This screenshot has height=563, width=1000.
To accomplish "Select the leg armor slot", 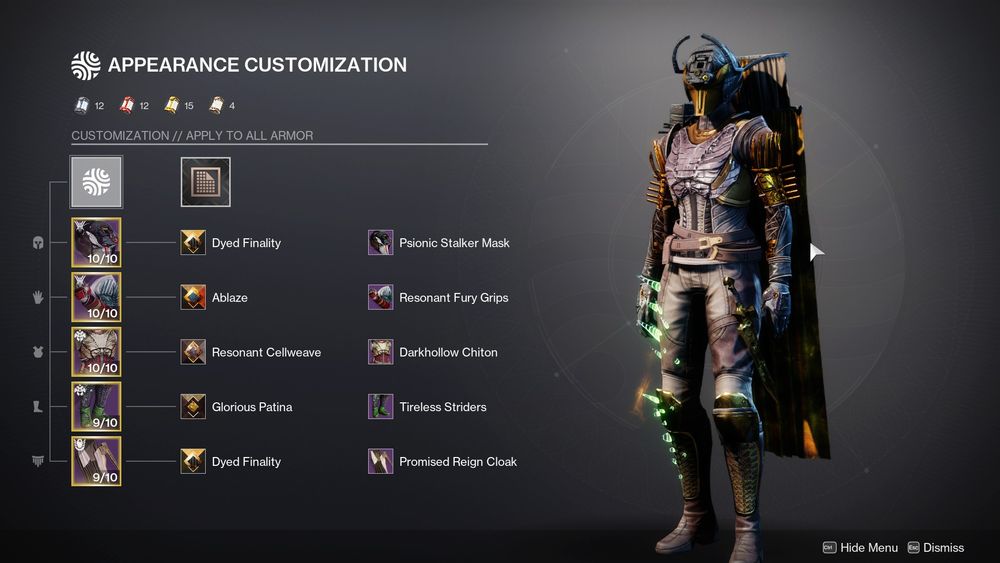I will (x=96, y=407).
